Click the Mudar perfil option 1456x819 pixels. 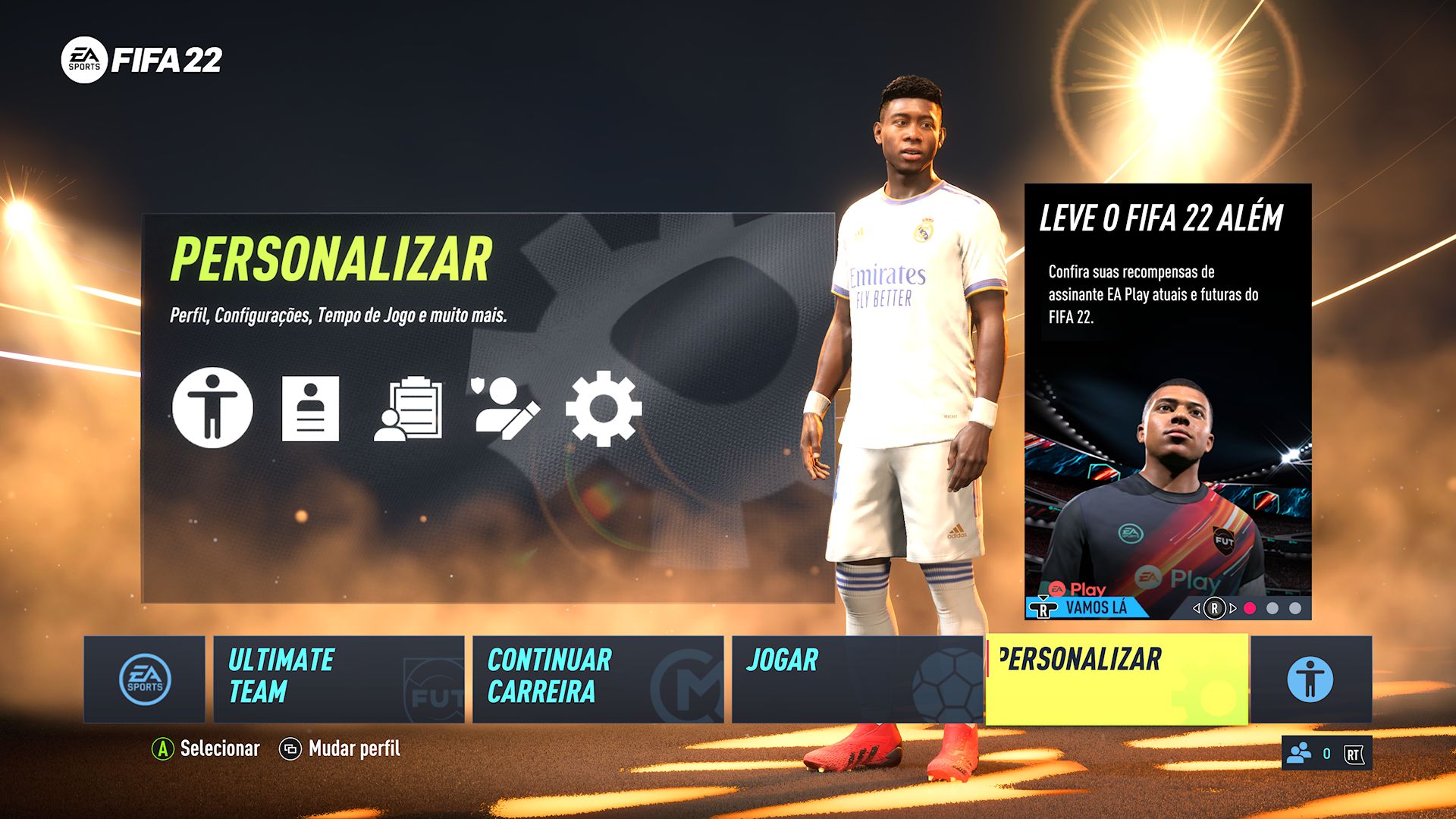[353, 749]
